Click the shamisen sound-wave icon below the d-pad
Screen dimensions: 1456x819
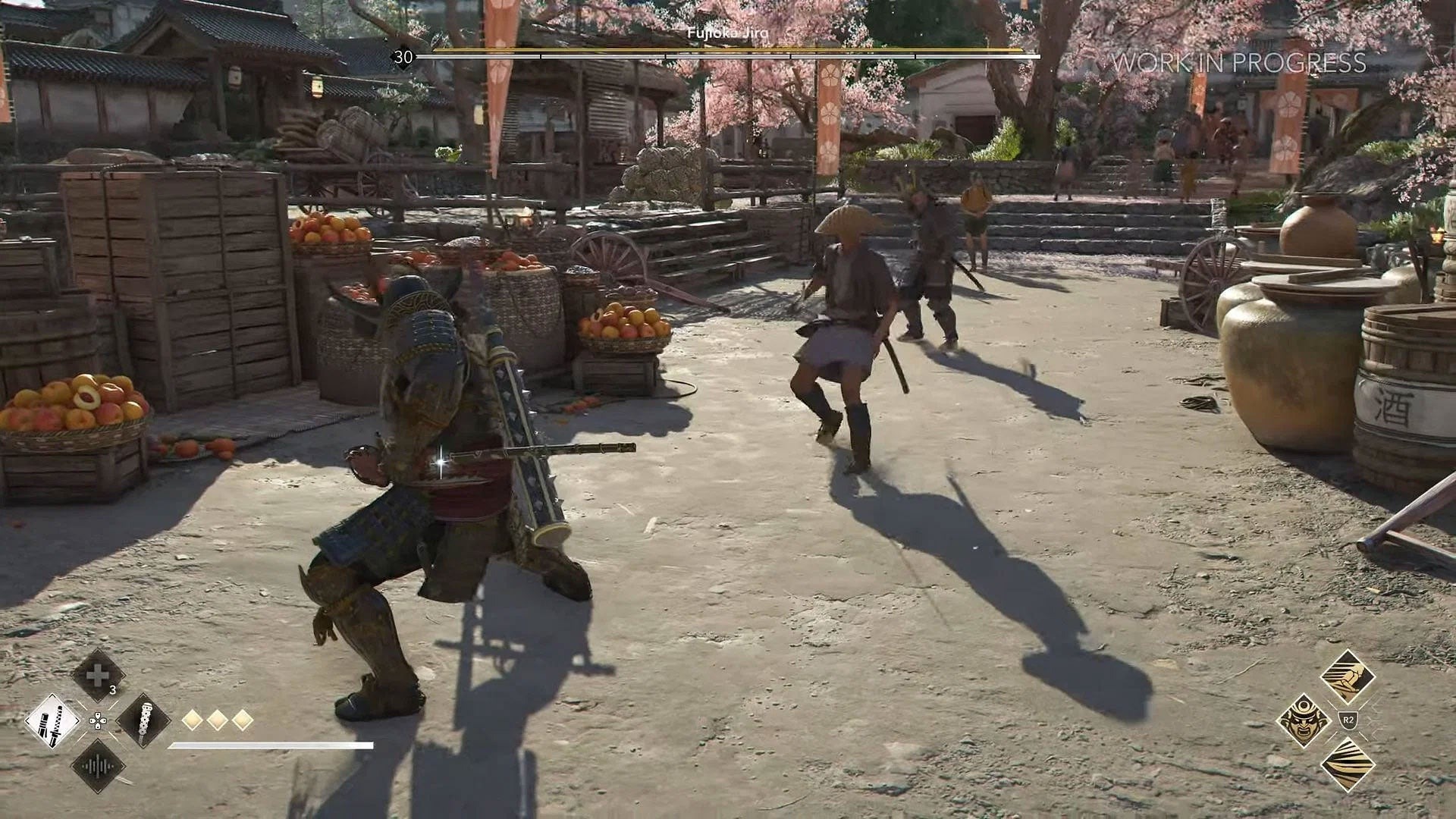coord(97,767)
